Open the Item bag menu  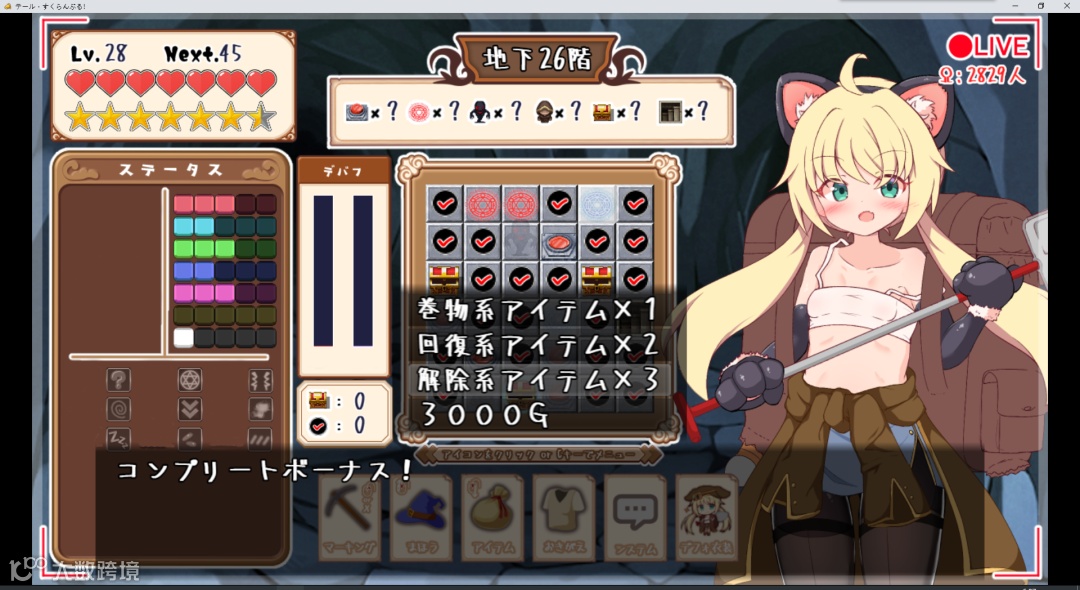click(492, 518)
